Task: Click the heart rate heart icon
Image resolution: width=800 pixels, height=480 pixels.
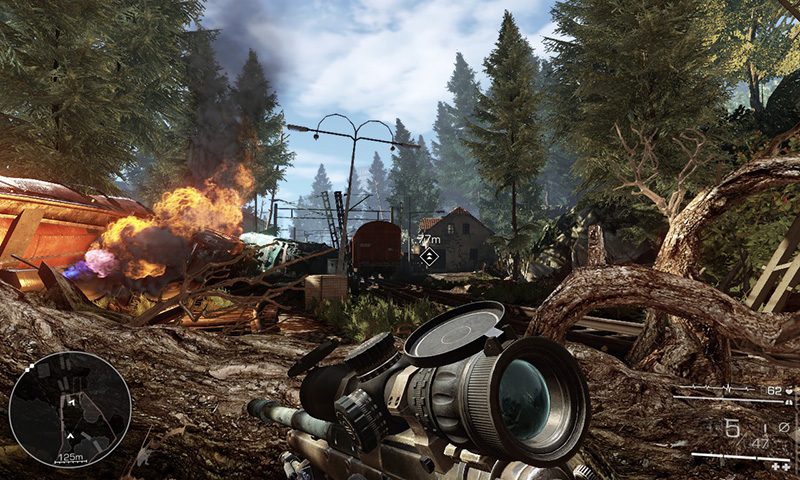Action: point(788,390)
